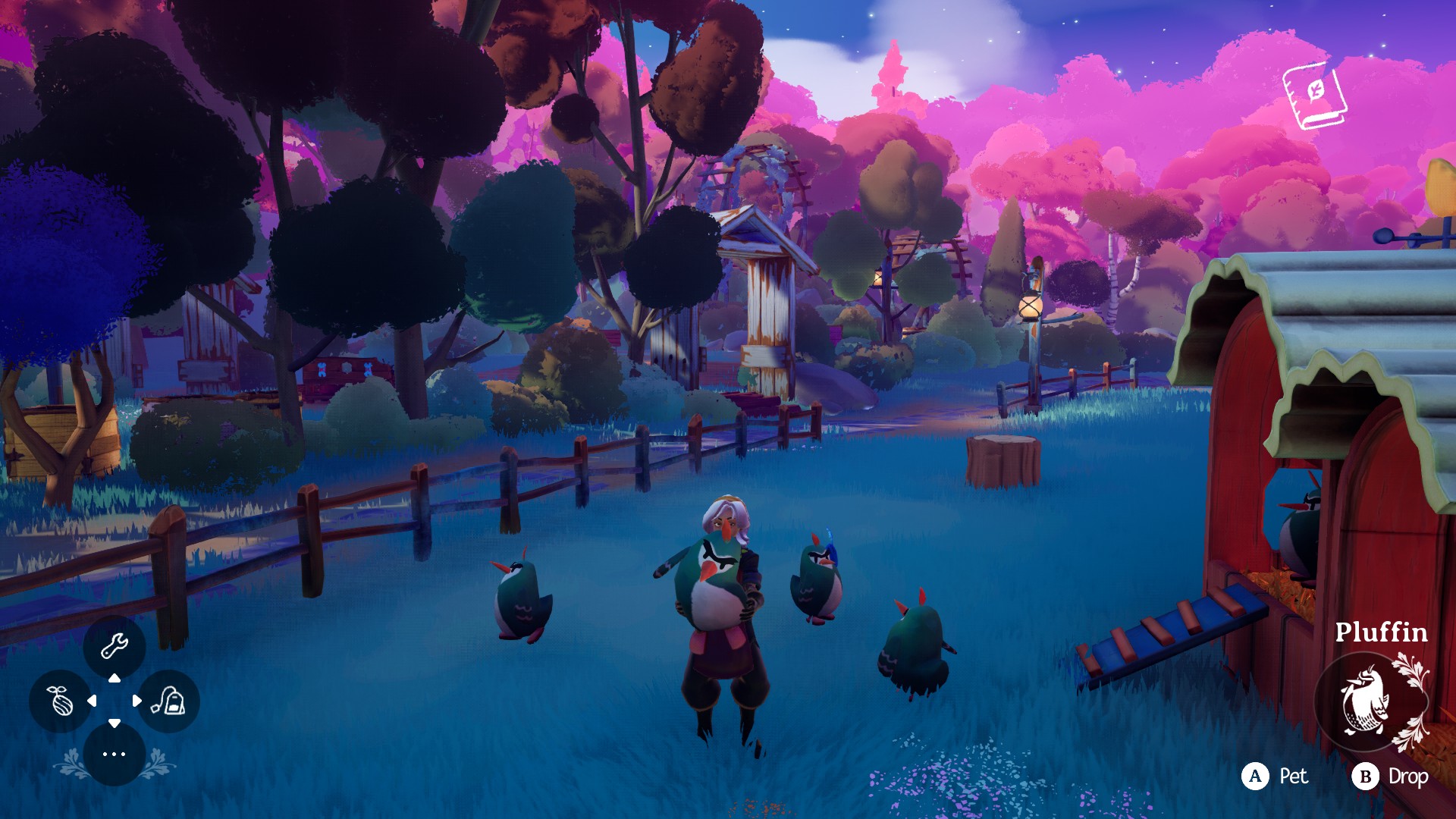
Task: Open the three-dot more options wheel
Action: (x=115, y=754)
